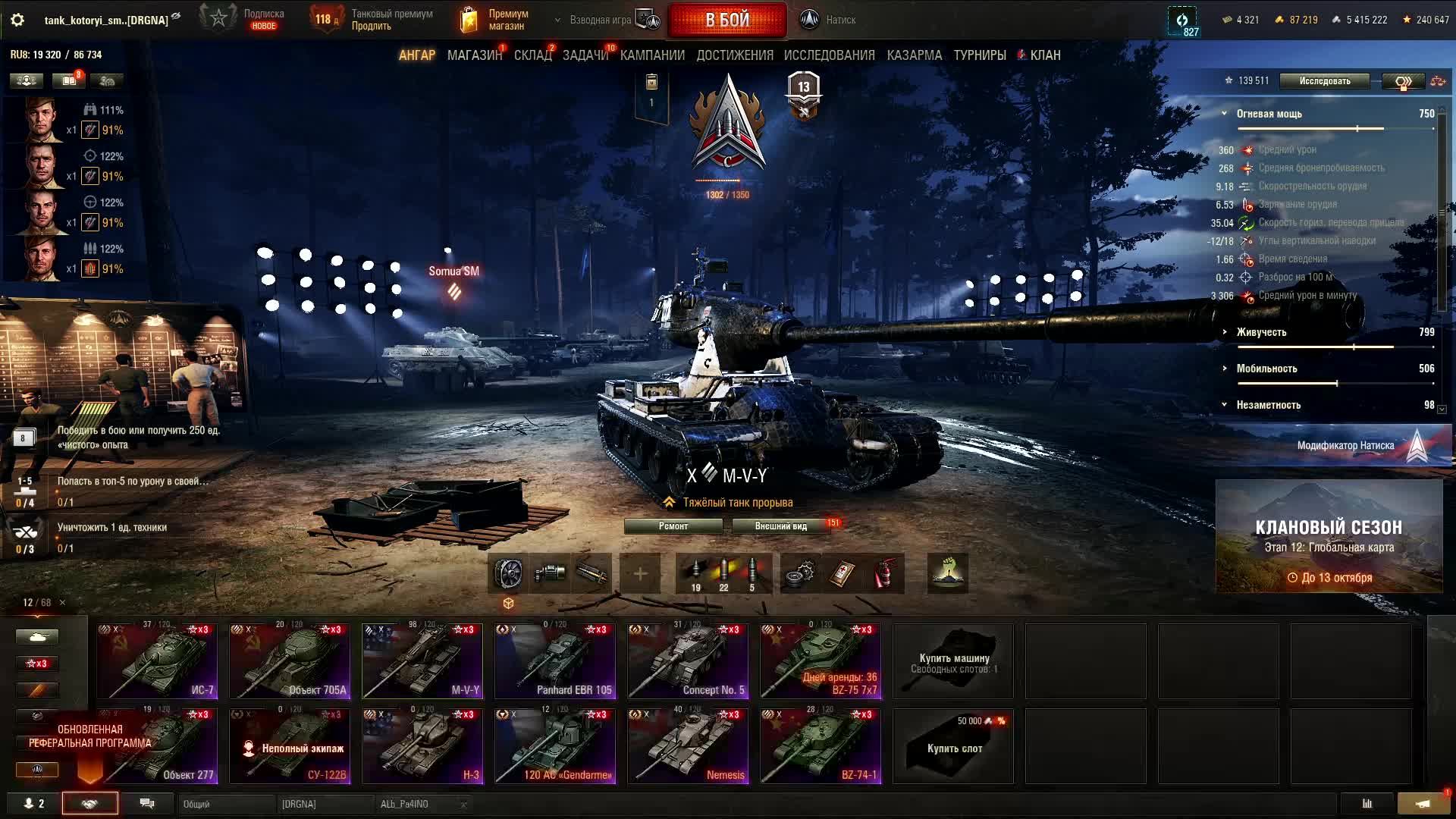
Task: Click the Исследовать button
Action: [x=1324, y=81]
